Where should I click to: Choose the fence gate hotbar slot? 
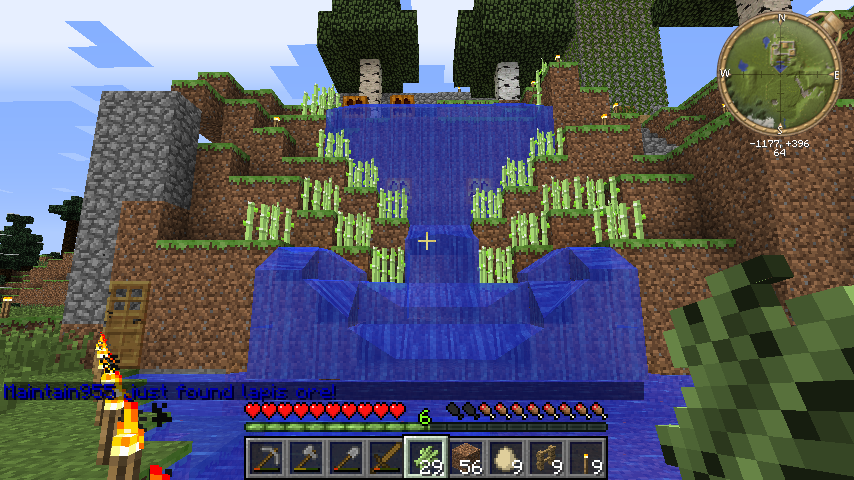click(545, 458)
